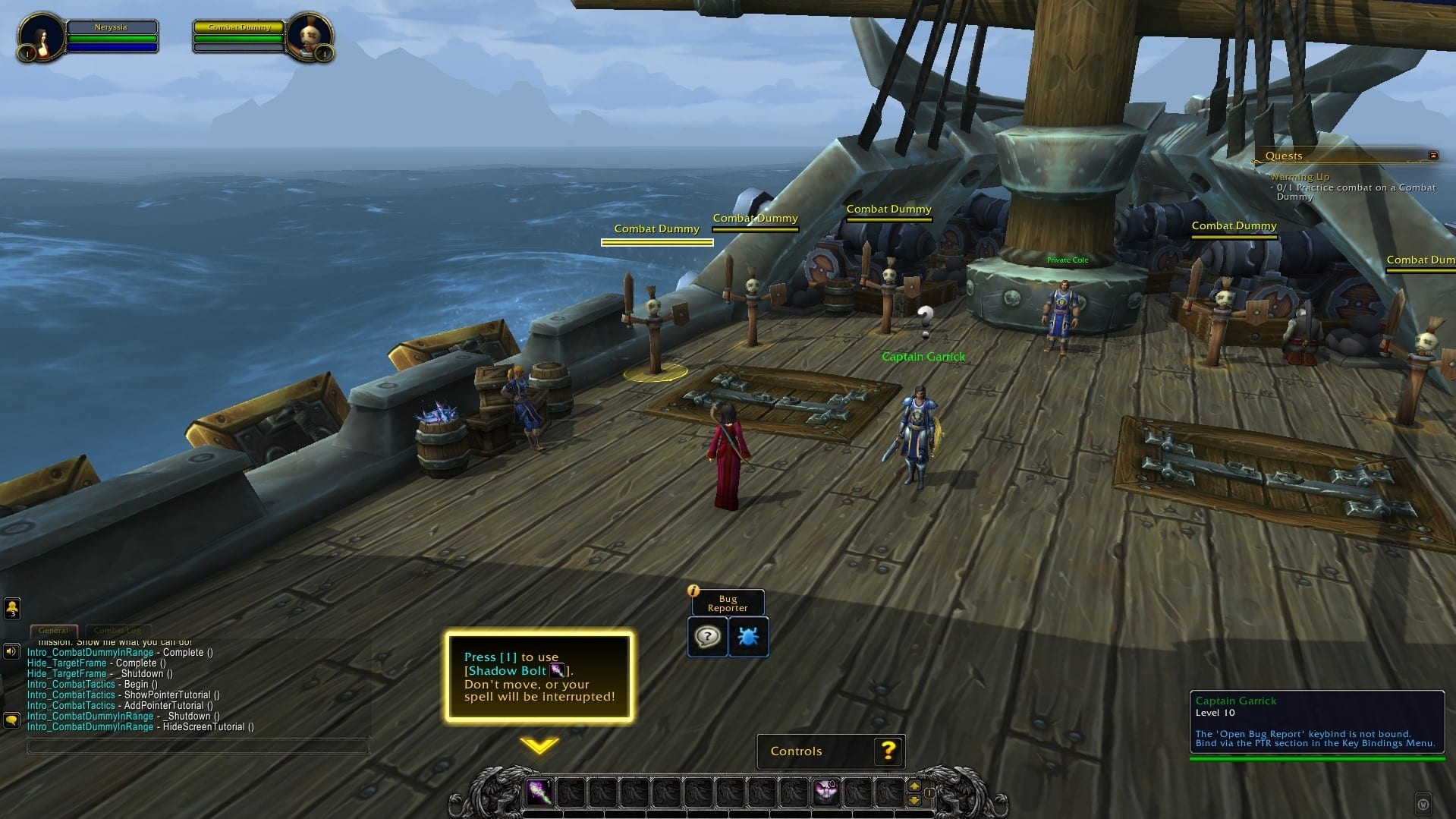Viewport: 1456px width, 819px height.
Task: Open the friends list social button
Action: coord(12,607)
